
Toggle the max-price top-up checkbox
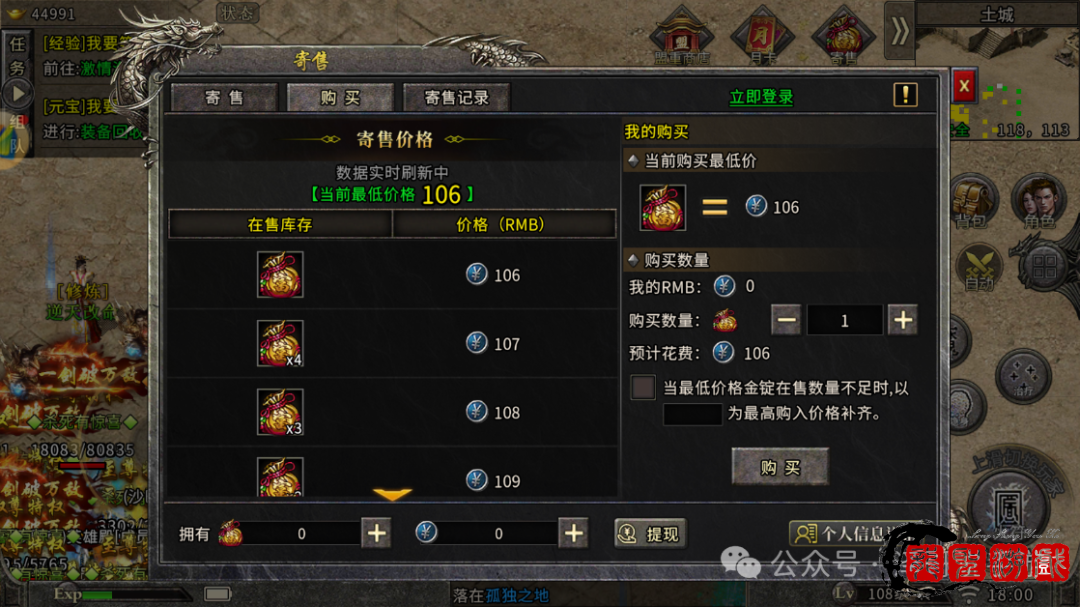643,388
